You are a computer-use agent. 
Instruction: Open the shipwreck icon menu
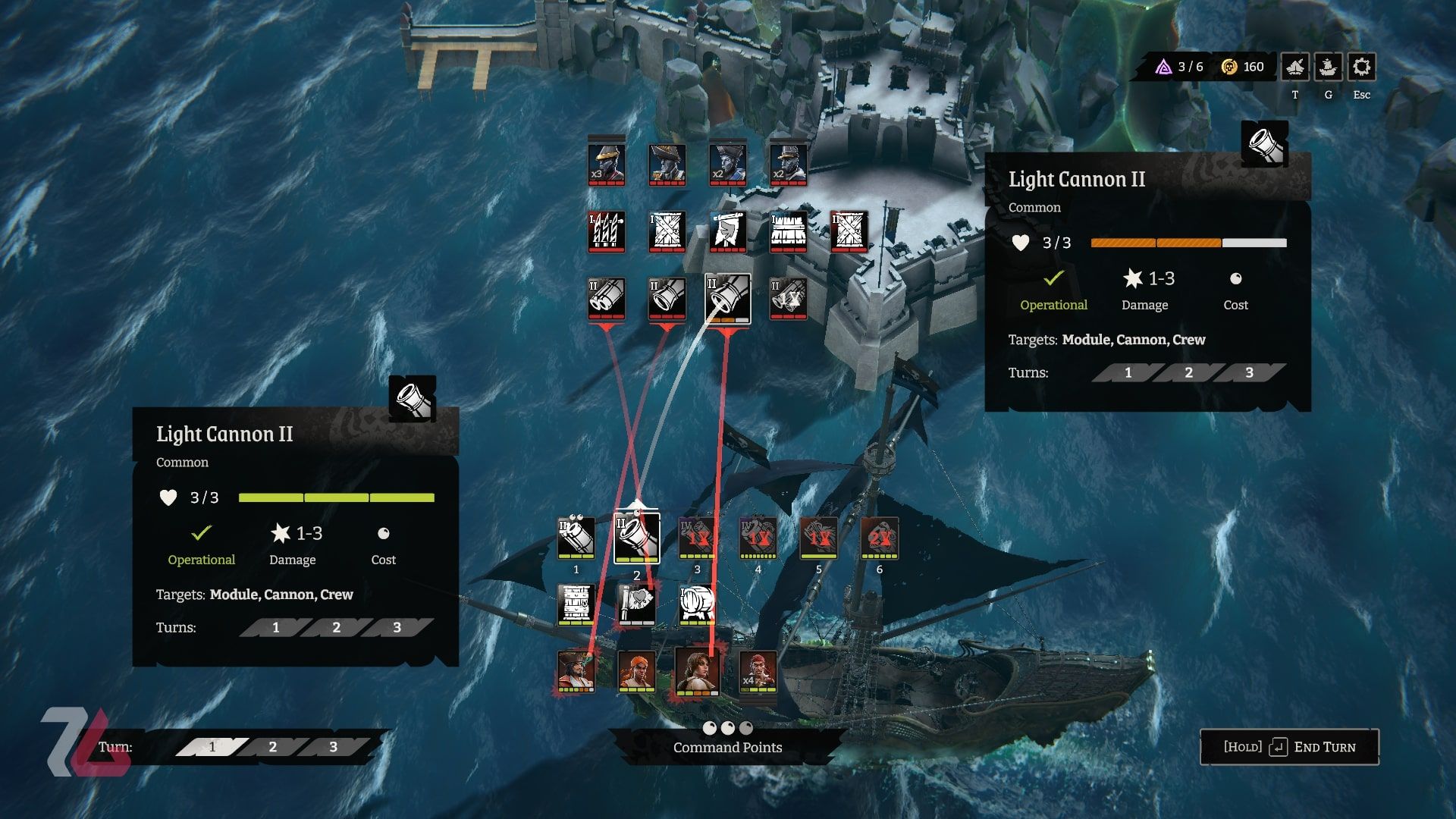(x=1295, y=67)
